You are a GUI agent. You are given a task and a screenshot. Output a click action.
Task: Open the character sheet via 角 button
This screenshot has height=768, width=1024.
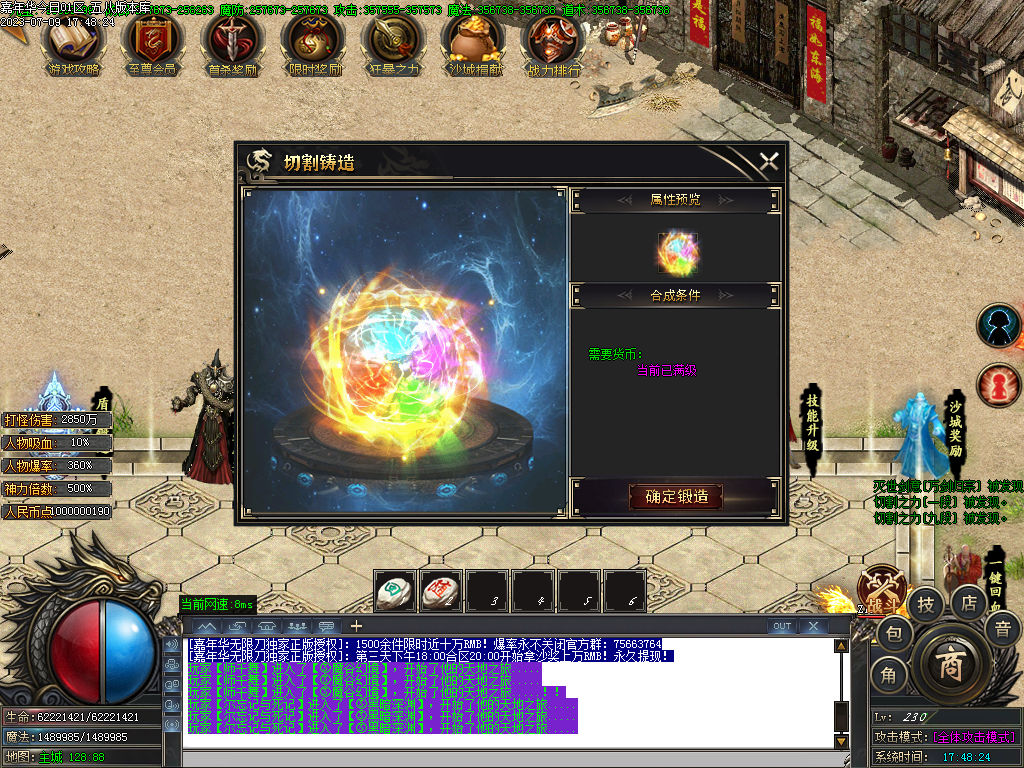[888, 675]
